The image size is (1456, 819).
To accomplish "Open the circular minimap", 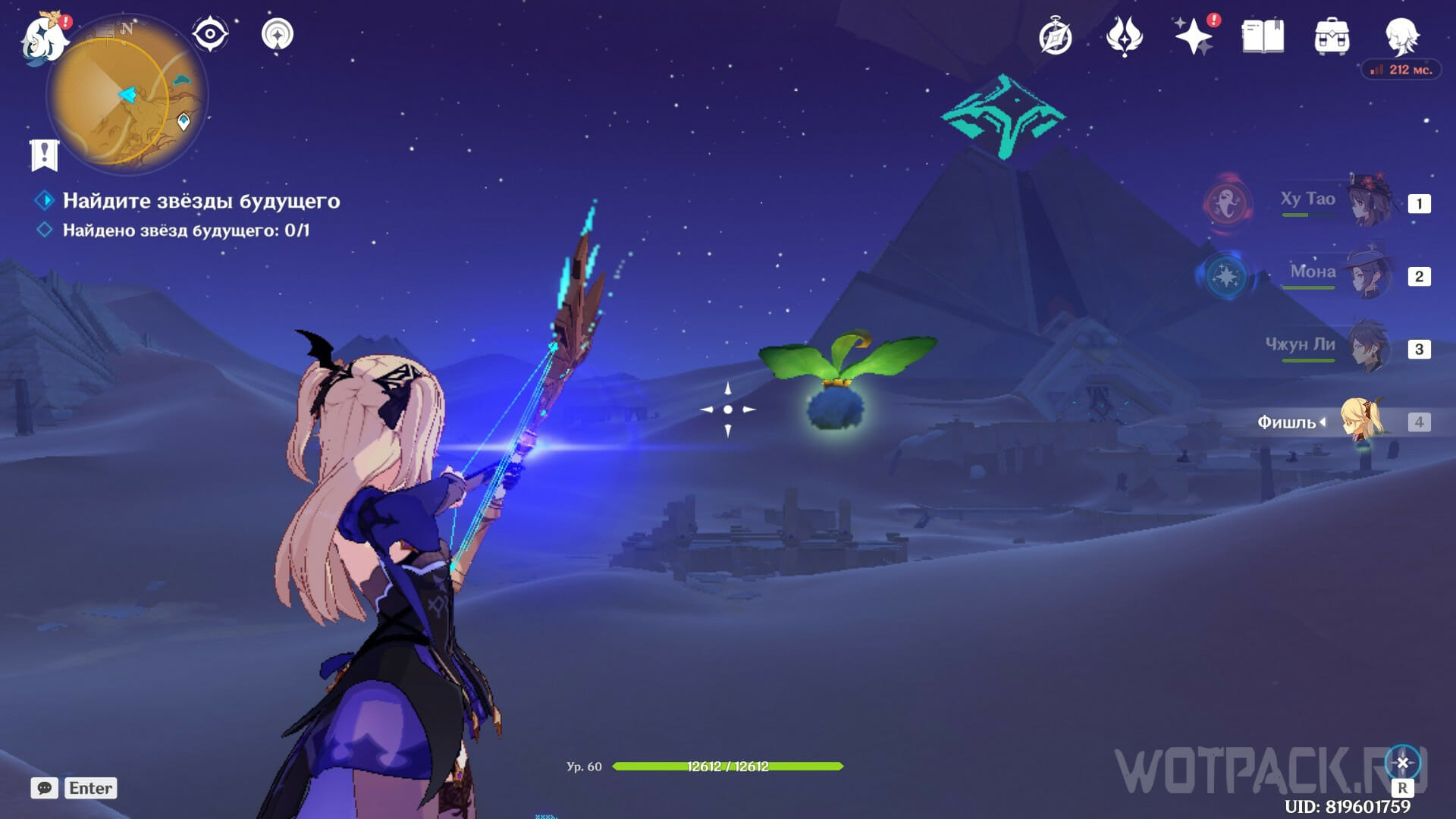I will (127, 96).
